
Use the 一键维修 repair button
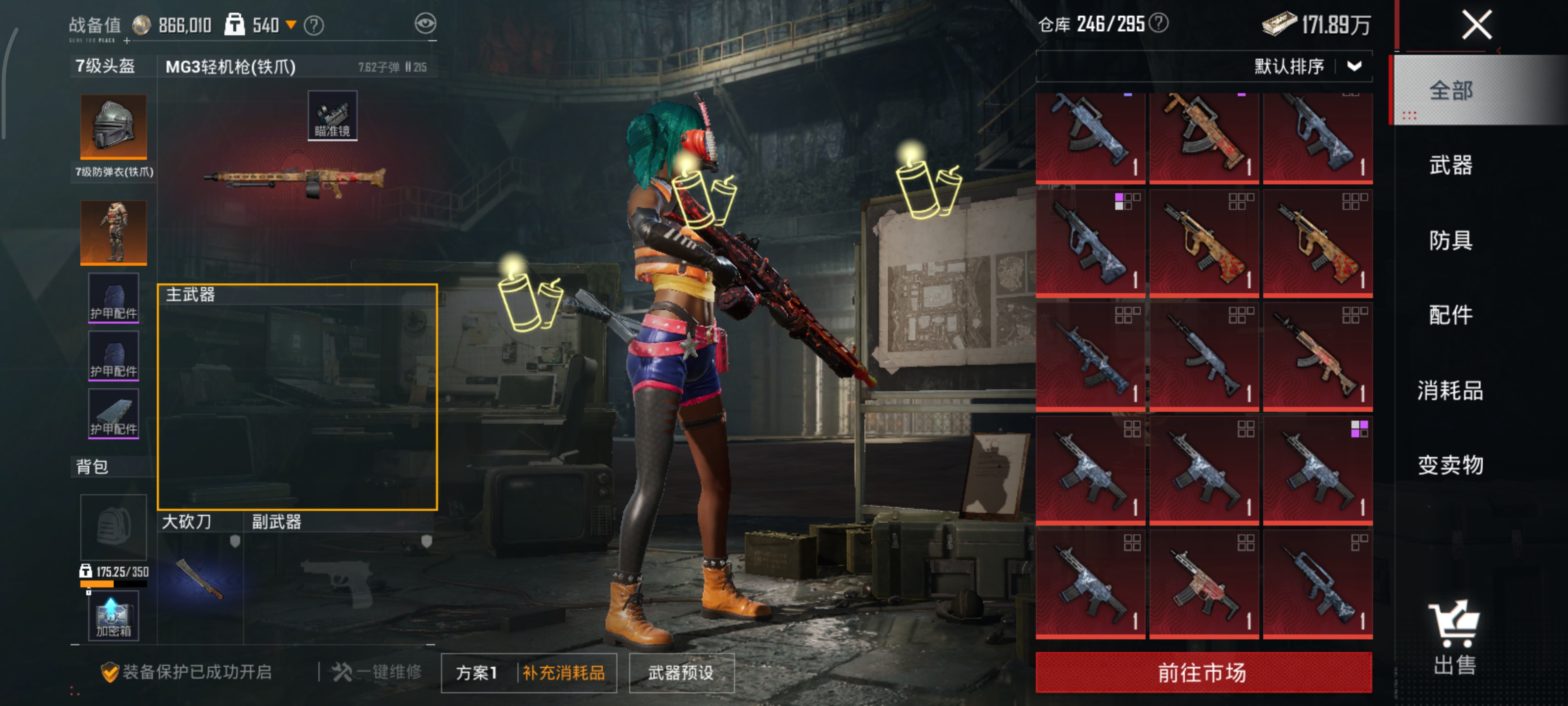[x=377, y=672]
